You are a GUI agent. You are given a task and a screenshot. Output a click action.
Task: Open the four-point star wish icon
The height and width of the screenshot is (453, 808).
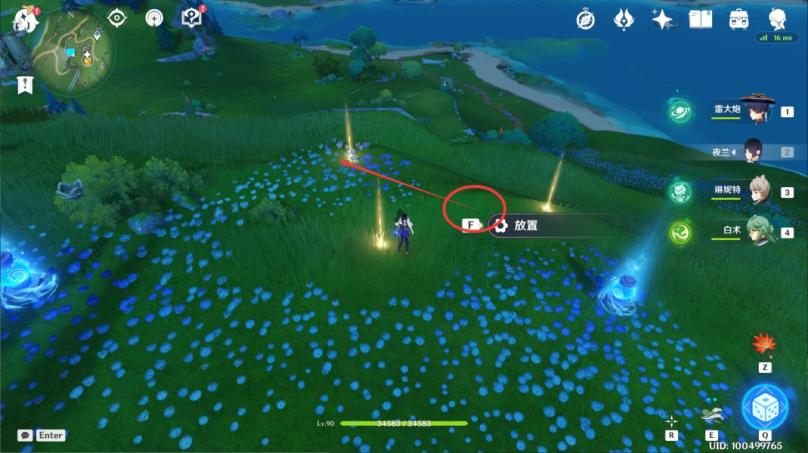662,18
